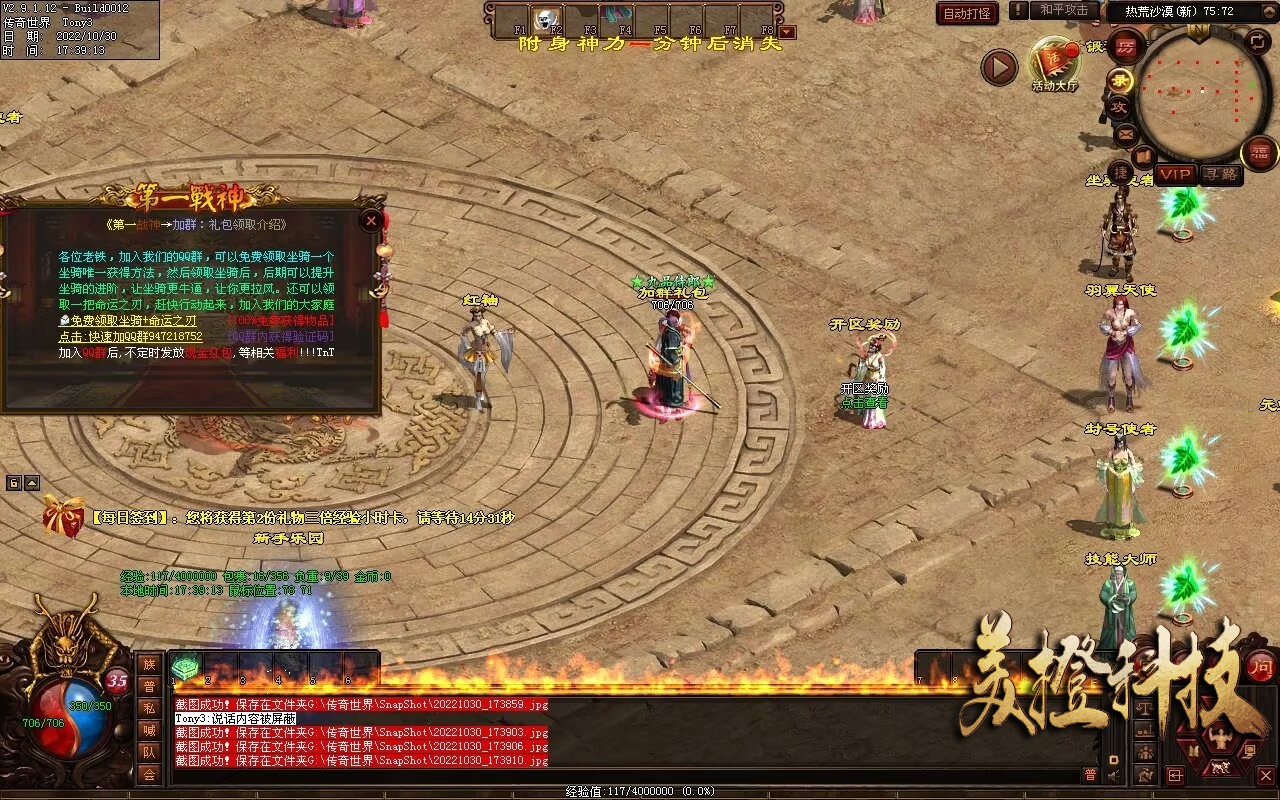The height and width of the screenshot is (800, 1280).
Task: Open the VIP panel
Action: click(1176, 174)
